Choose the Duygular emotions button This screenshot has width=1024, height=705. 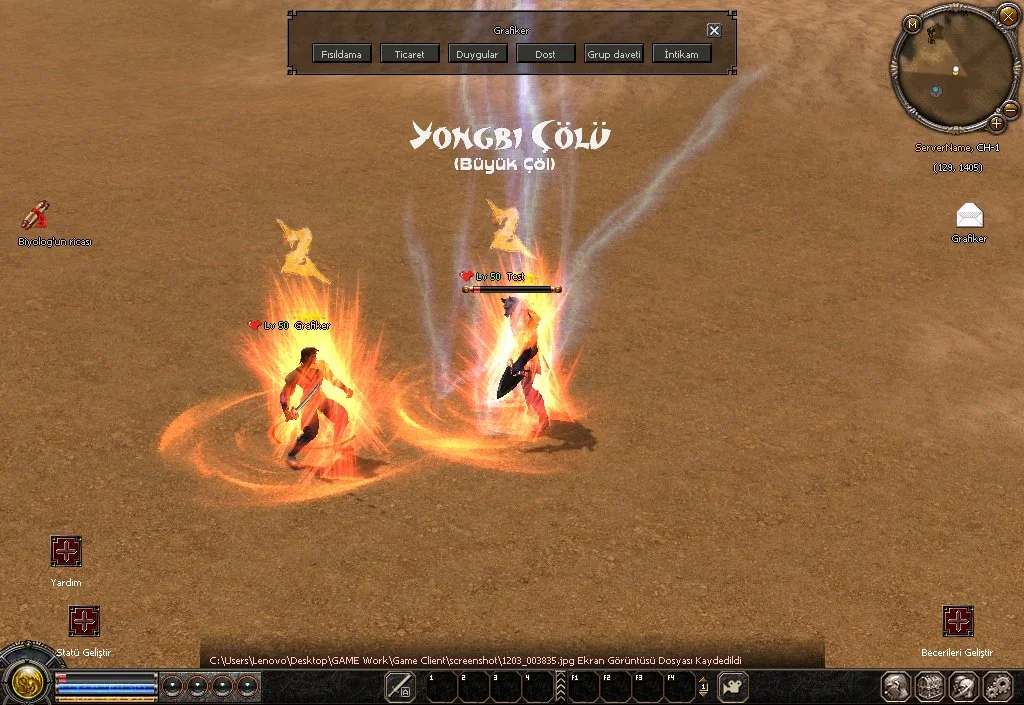(478, 54)
